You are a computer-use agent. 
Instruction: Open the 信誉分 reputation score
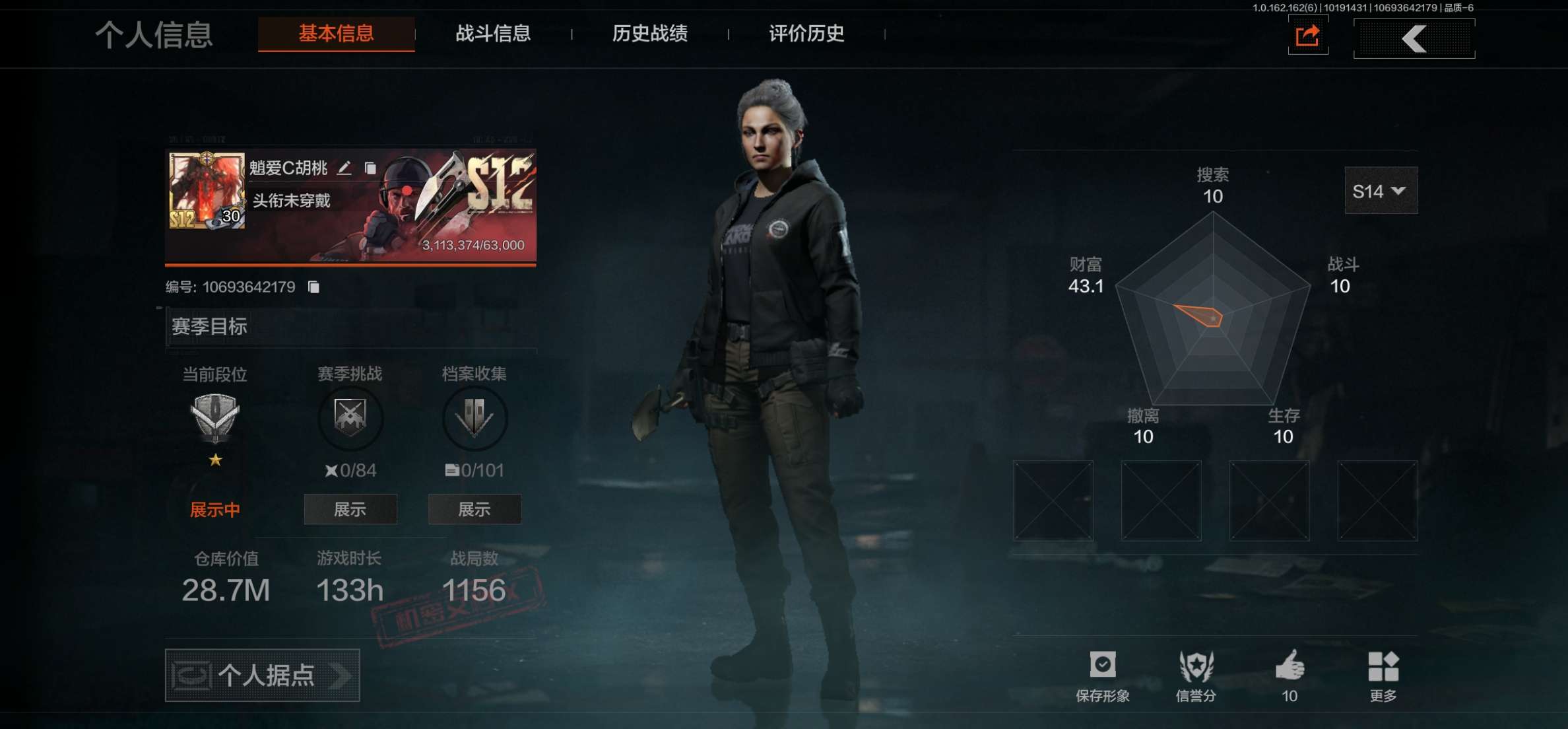[x=1196, y=675]
